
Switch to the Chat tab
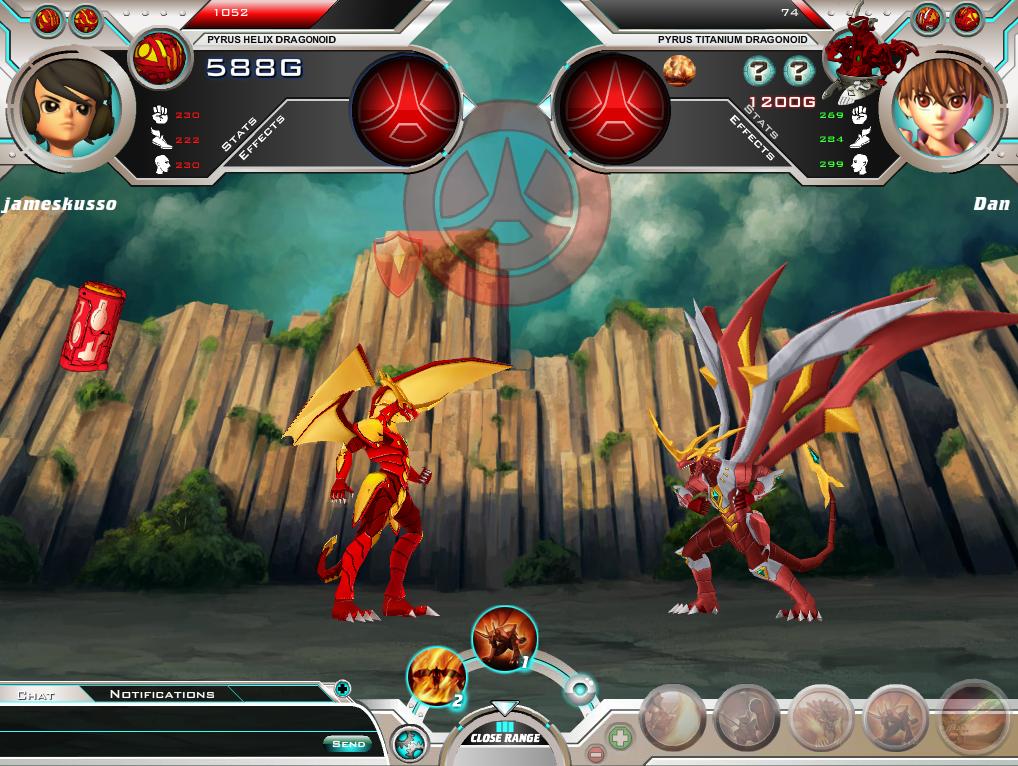[x=36, y=694]
